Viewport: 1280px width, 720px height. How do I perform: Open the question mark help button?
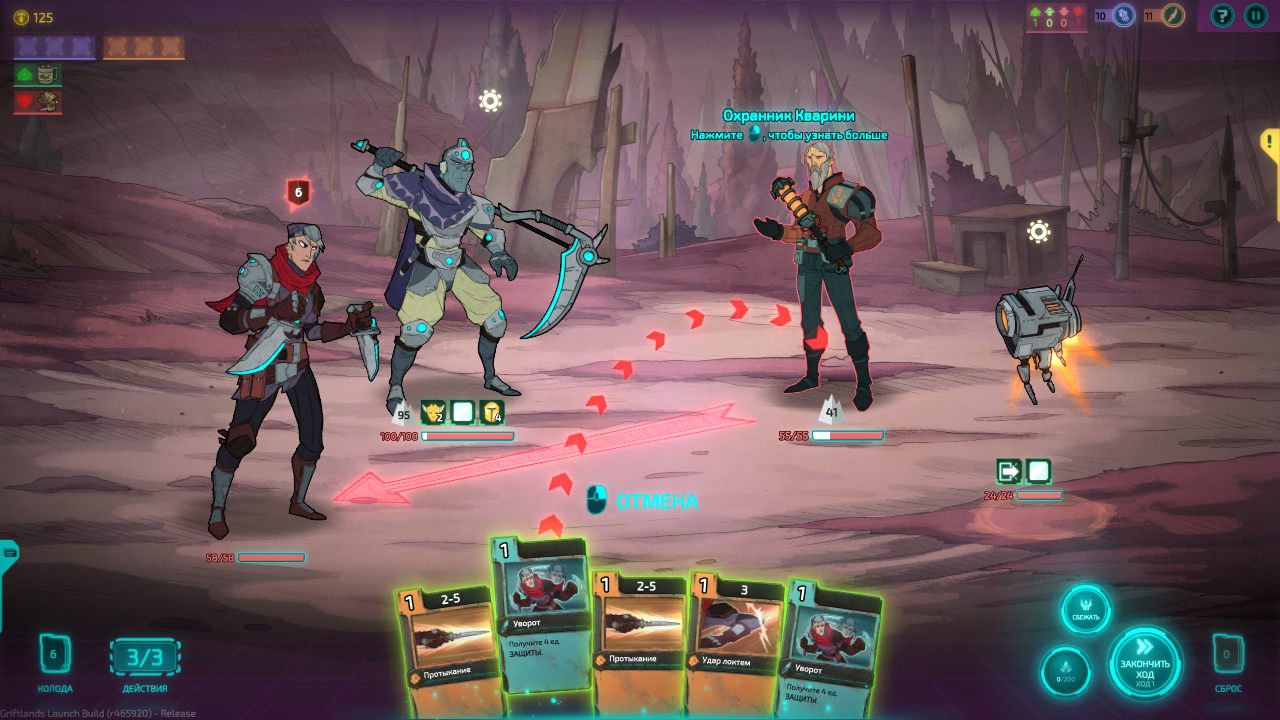[1222, 15]
